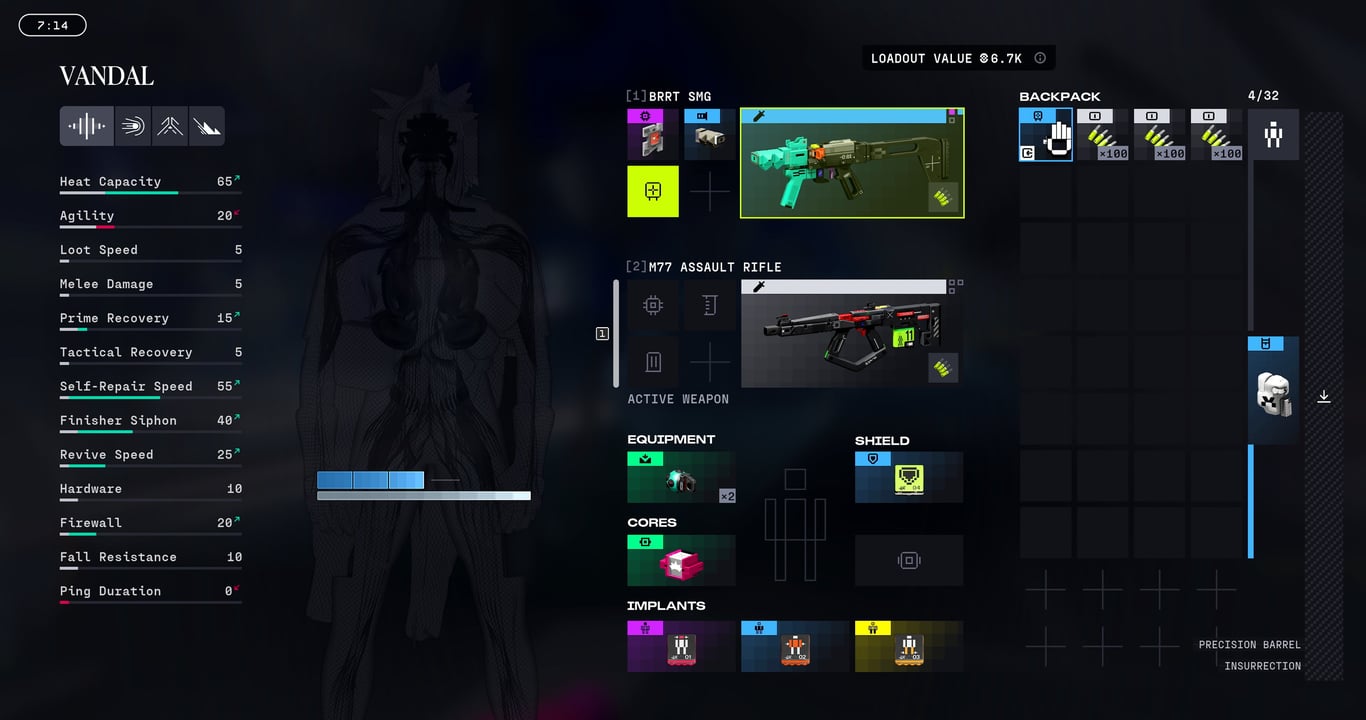
Task: Click the health bar below the character model
Action: click(x=423, y=494)
